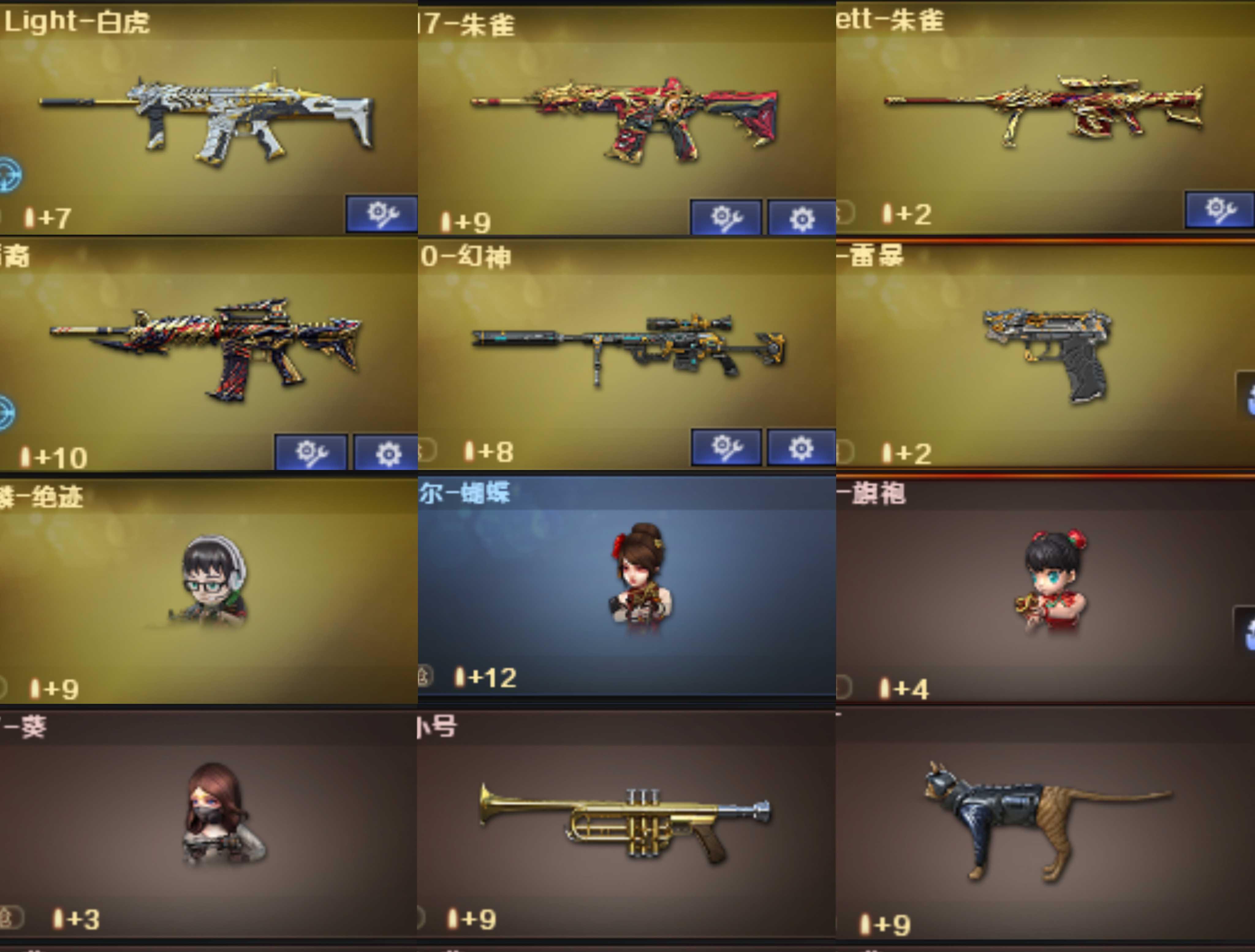Choose the 旗袍 character in red dress
Viewport: 1255px width, 952px height.
click(1052, 582)
